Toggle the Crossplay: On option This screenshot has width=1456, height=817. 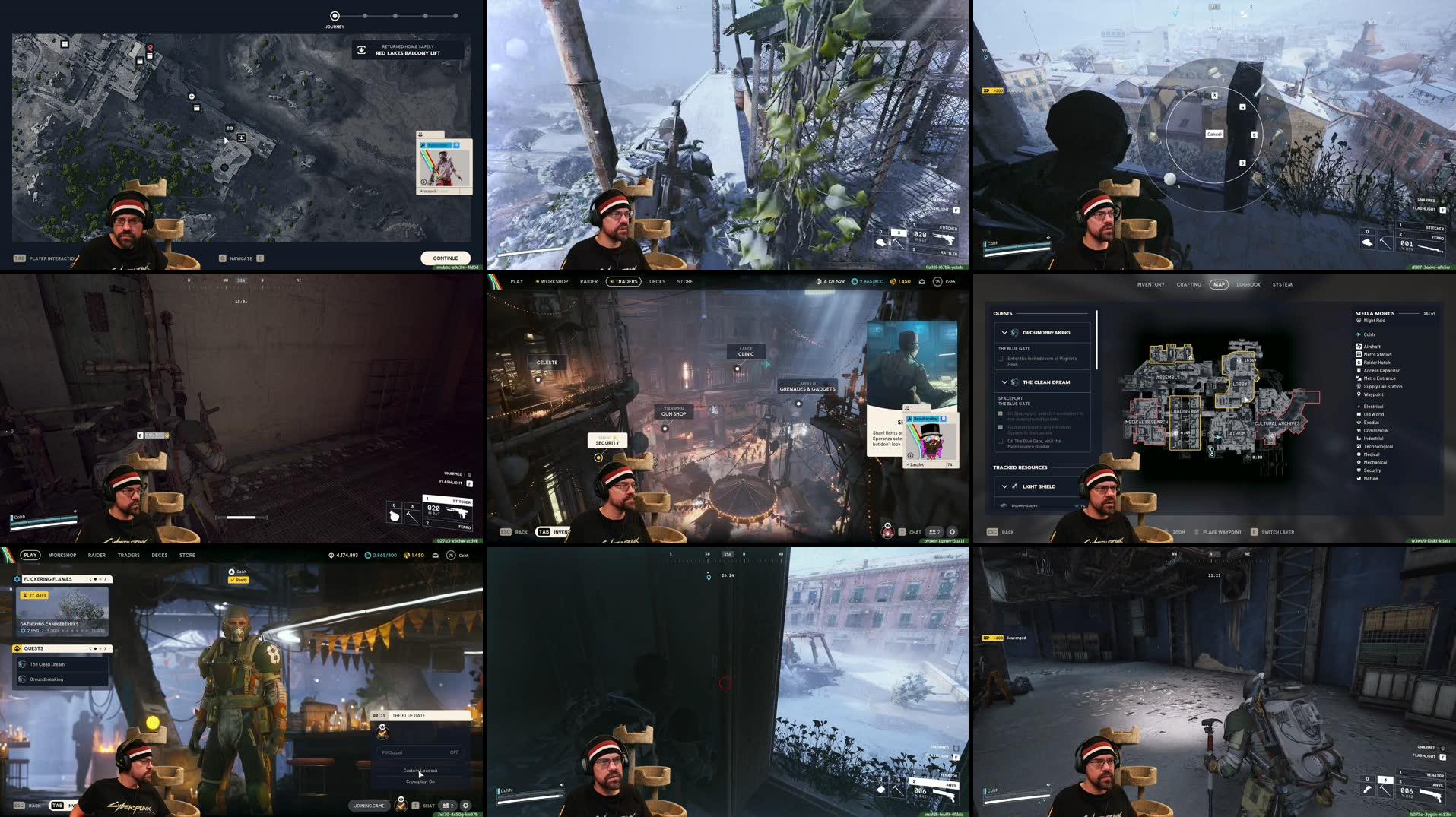tap(420, 782)
